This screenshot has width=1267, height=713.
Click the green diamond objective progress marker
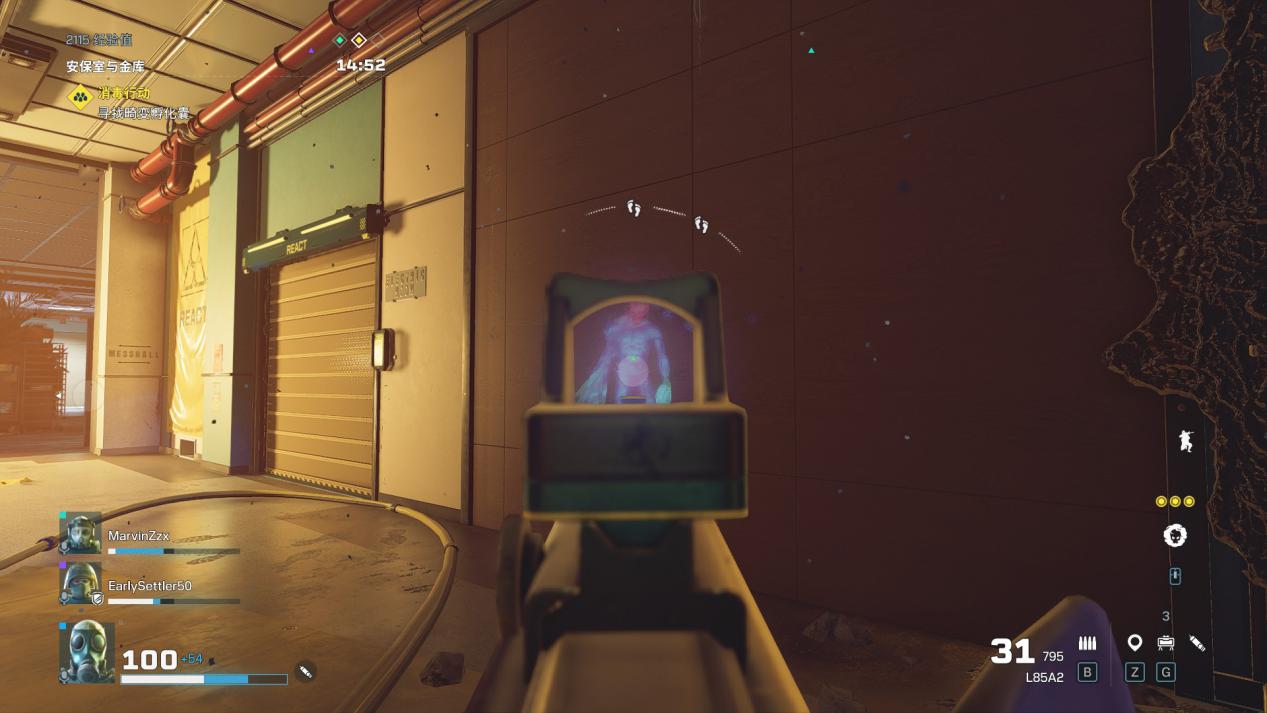[340, 40]
